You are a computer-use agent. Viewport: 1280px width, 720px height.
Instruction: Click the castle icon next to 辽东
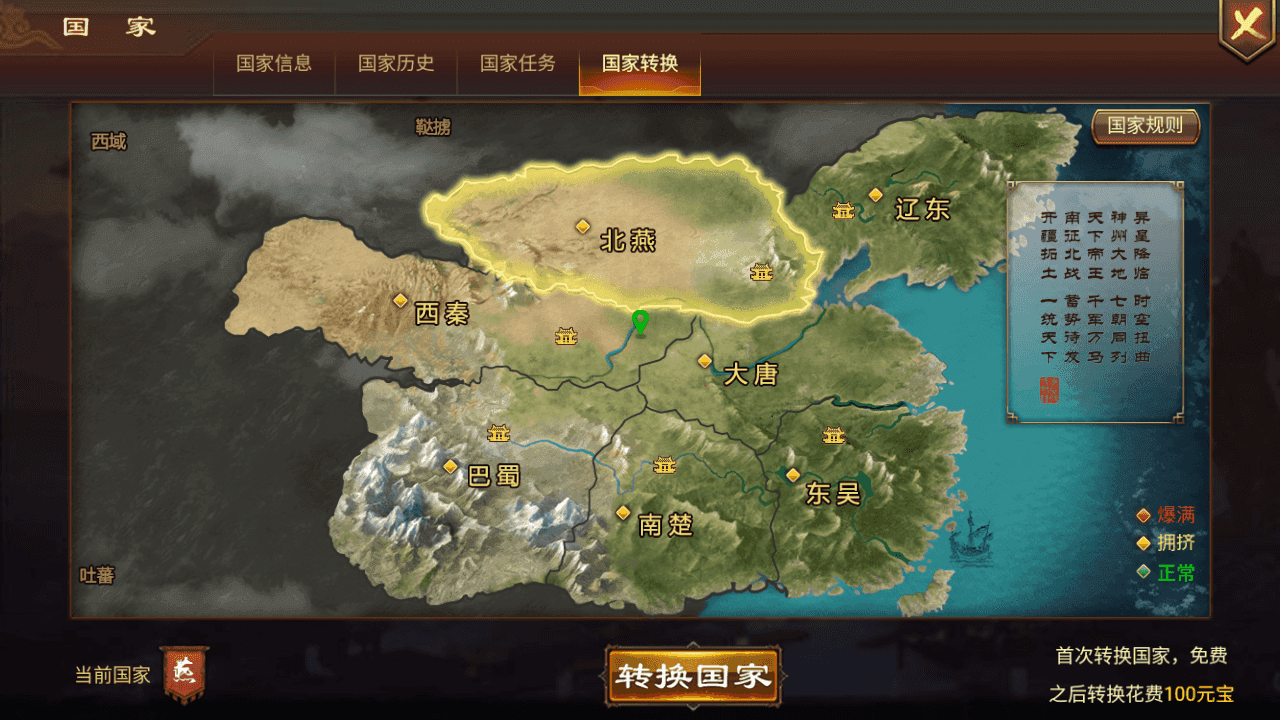[843, 210]
